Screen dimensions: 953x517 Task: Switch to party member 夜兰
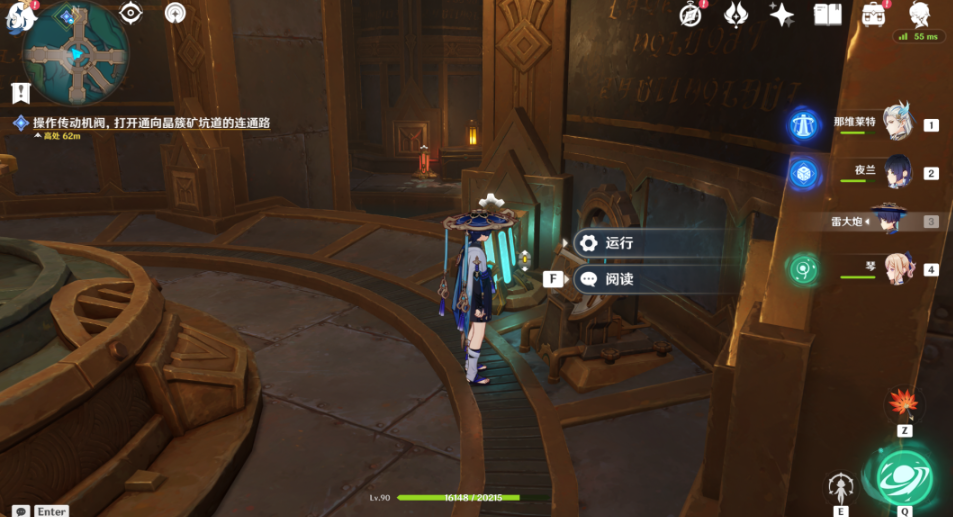coord(897,172)
